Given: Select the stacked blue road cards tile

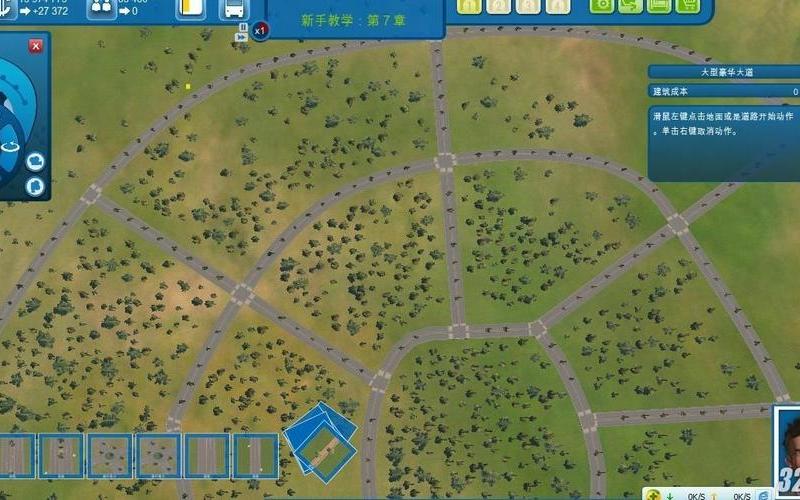Looking at the screenshot, I should (x=320, y=441).
